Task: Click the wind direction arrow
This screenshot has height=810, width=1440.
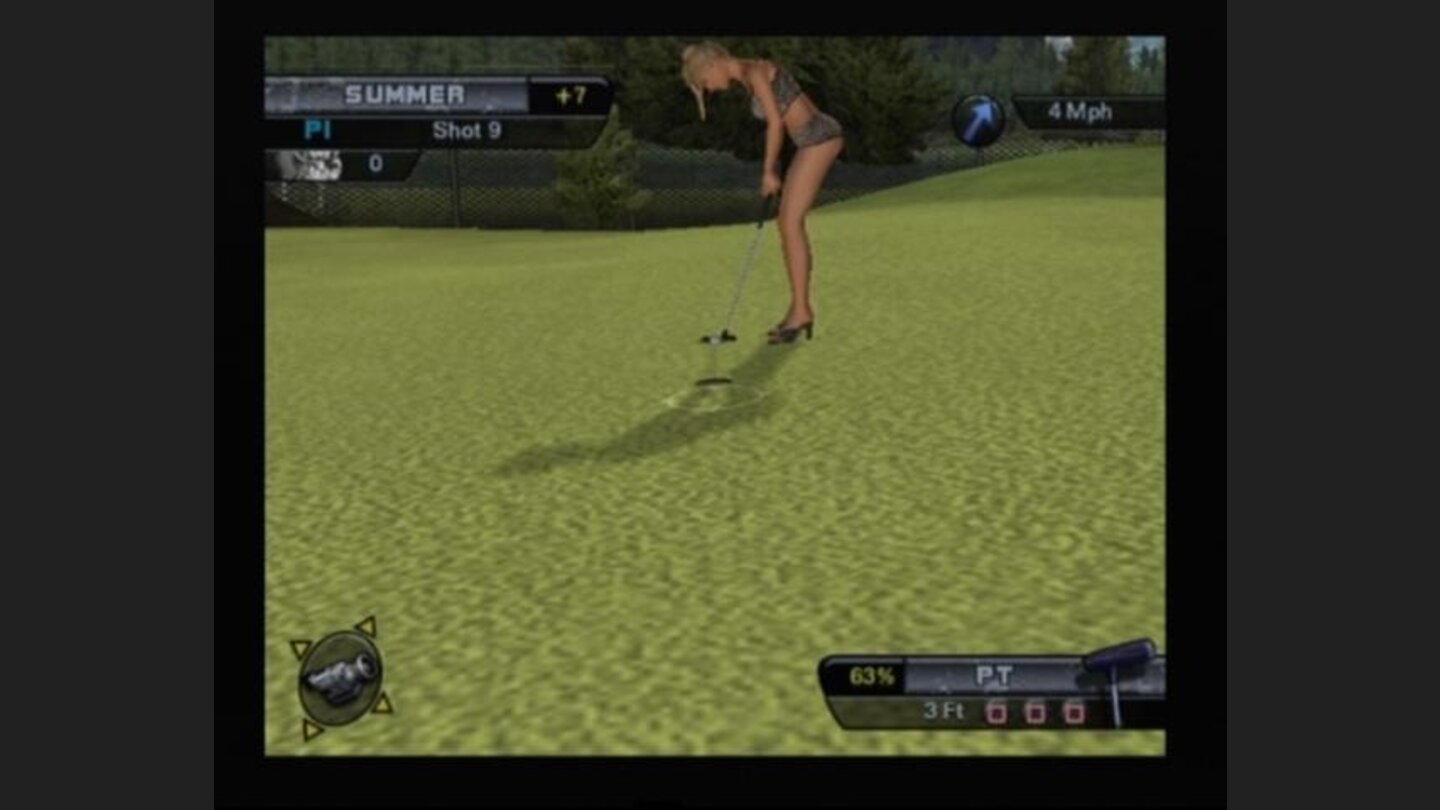Action: point(977,118)
